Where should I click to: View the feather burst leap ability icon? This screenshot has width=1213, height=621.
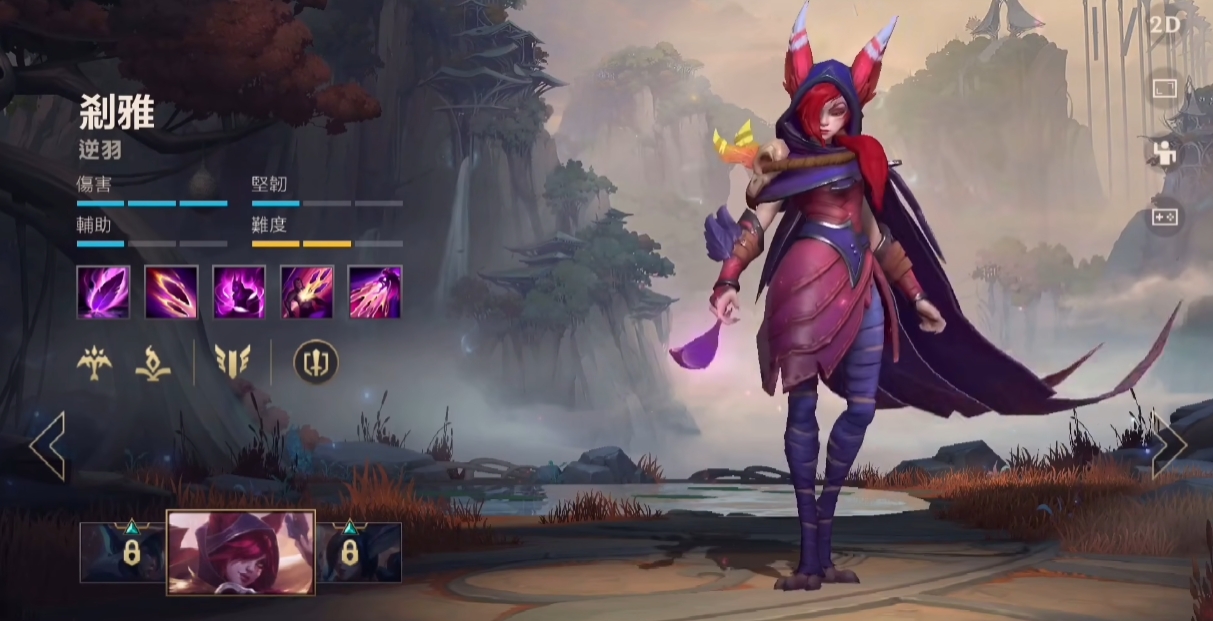coord(307,292)
